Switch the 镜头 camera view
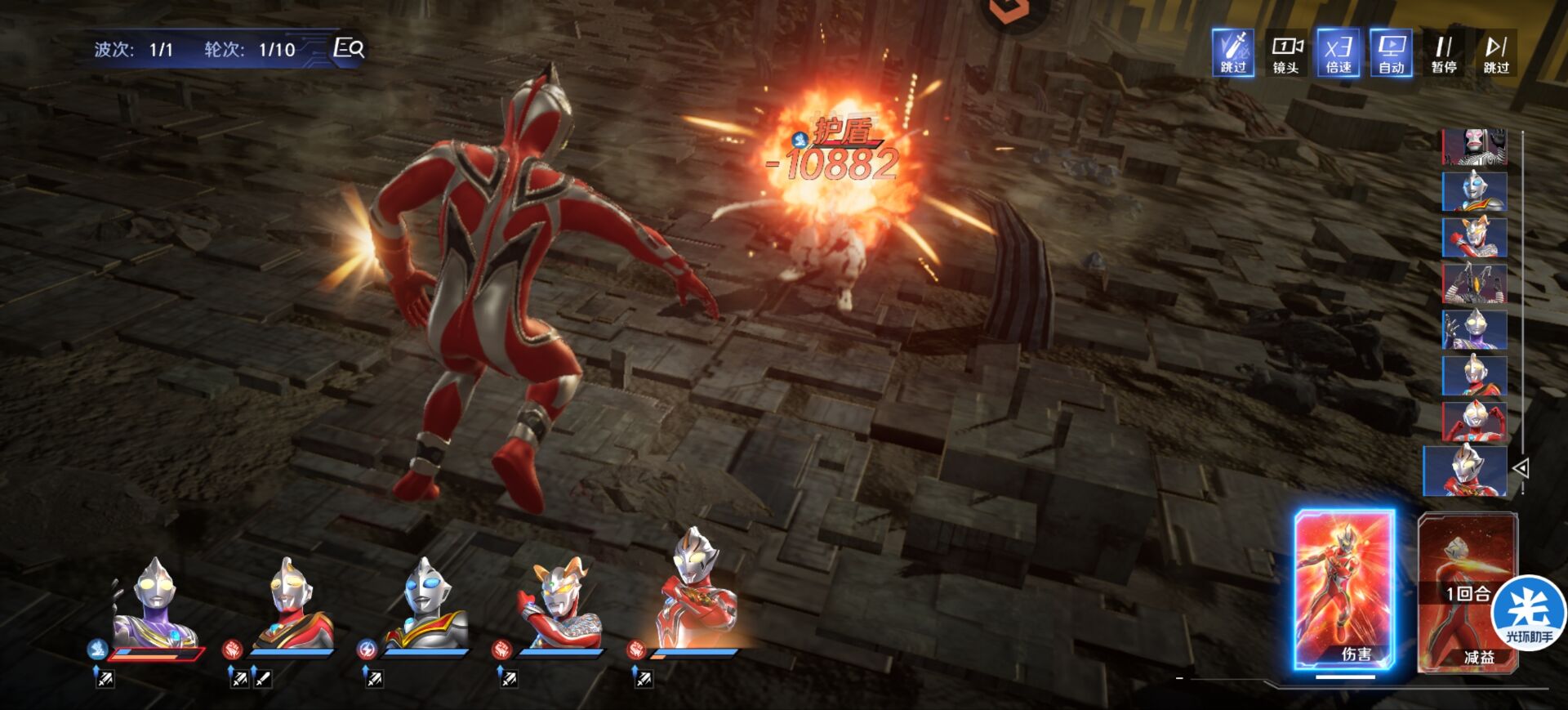This screenshot has height=710, width=1568. pyautogui.click(x=1285, y=53)
